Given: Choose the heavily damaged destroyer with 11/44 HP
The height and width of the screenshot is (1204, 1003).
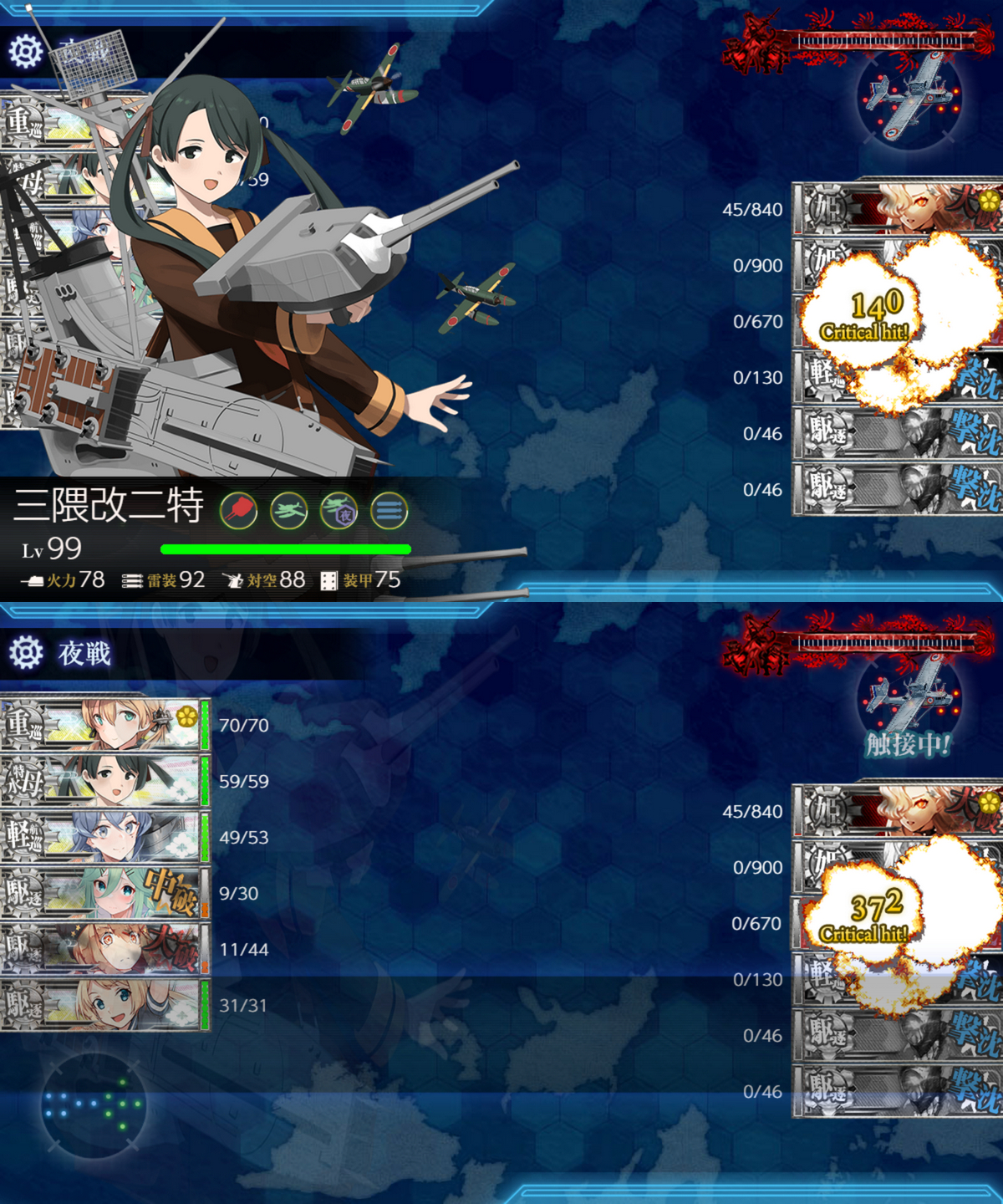Looking at the screenshot, I should pyautogui.click(x=104, y=948).
